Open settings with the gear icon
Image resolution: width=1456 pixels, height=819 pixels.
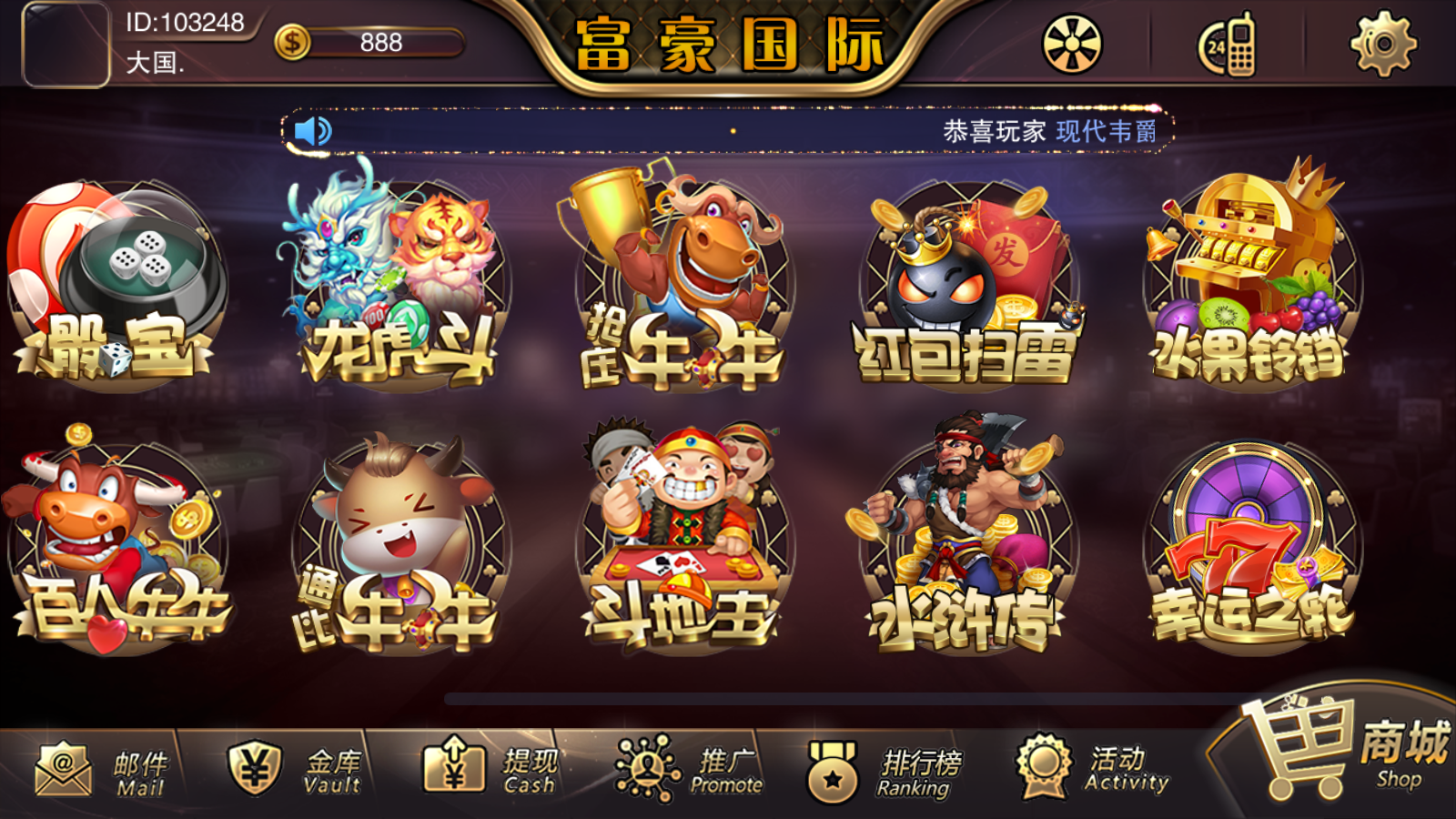1382,44
